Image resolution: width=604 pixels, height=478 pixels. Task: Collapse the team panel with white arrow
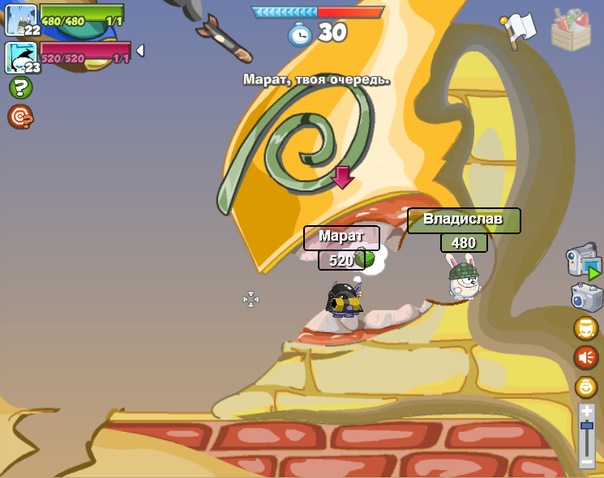click(139, 50)
